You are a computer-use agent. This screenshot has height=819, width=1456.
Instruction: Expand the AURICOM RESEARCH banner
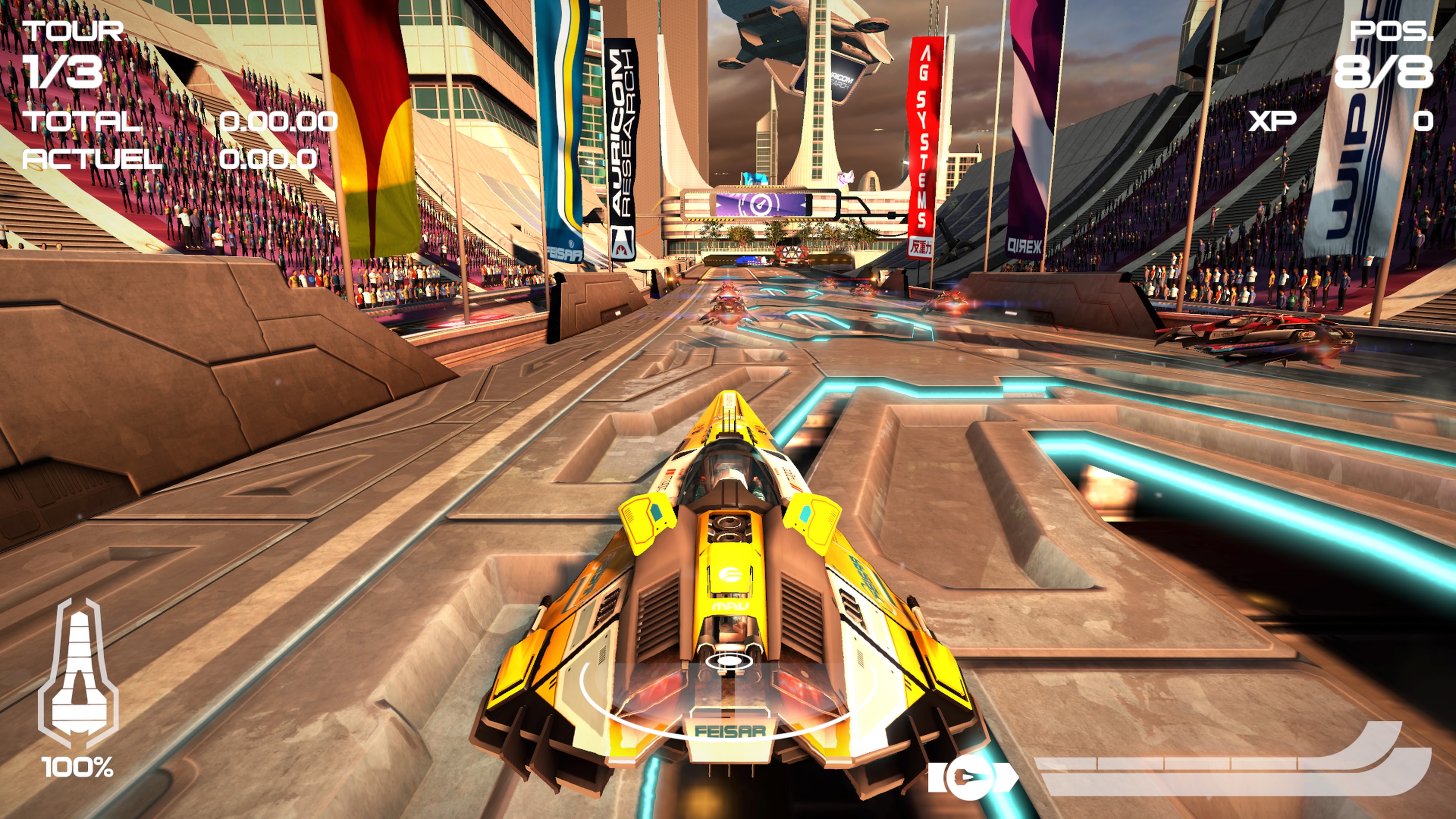(x=622, y=141)
